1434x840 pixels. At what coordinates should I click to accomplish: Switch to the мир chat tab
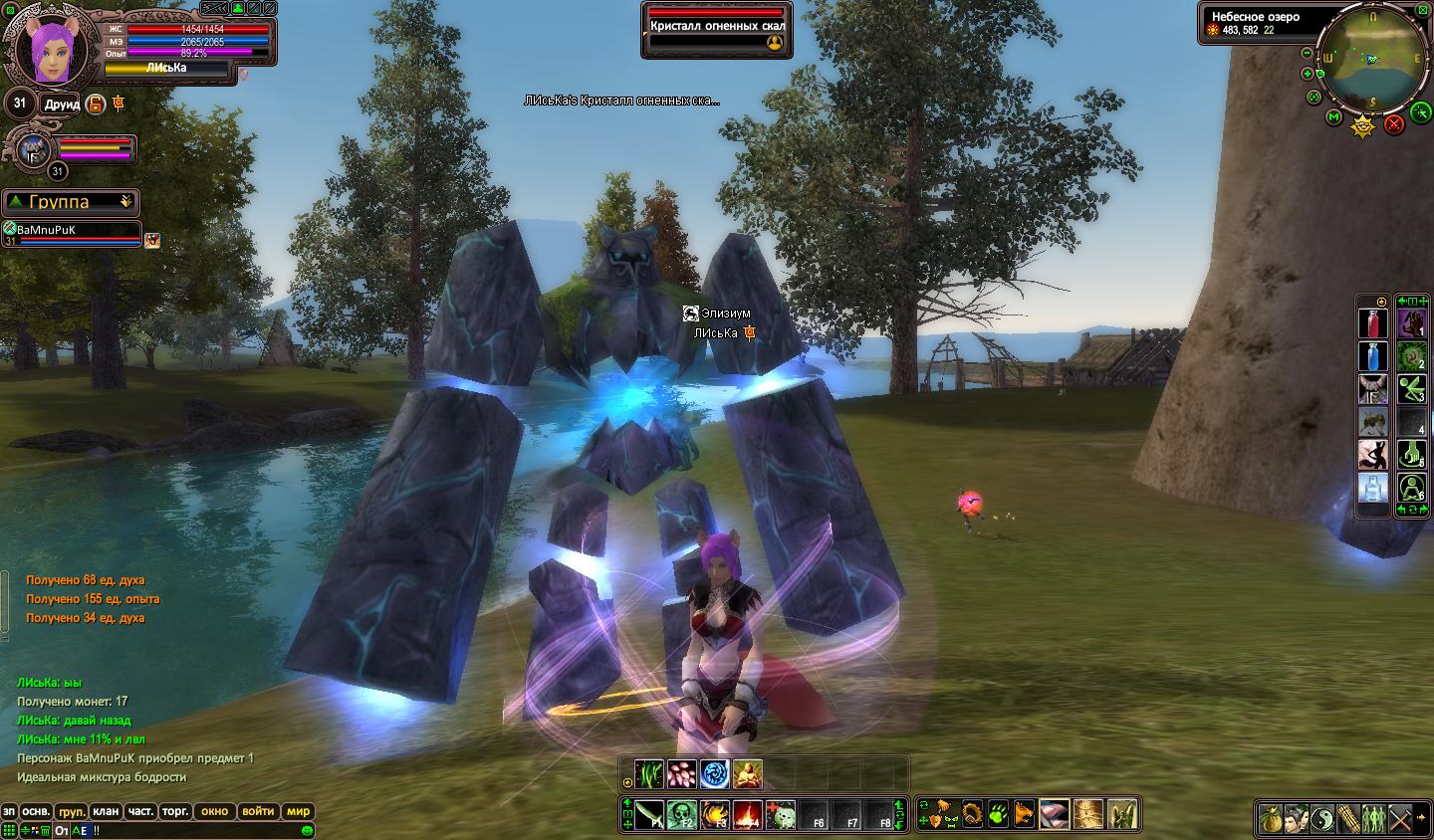click(298, 811)
